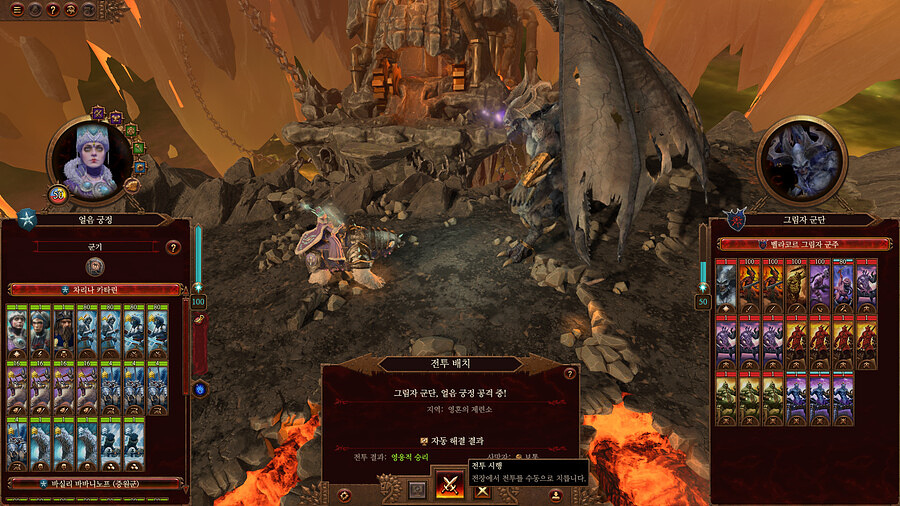Start the manual battle with crossed swords button
This screenshot has height=506, width=900.
click(449, 487)
